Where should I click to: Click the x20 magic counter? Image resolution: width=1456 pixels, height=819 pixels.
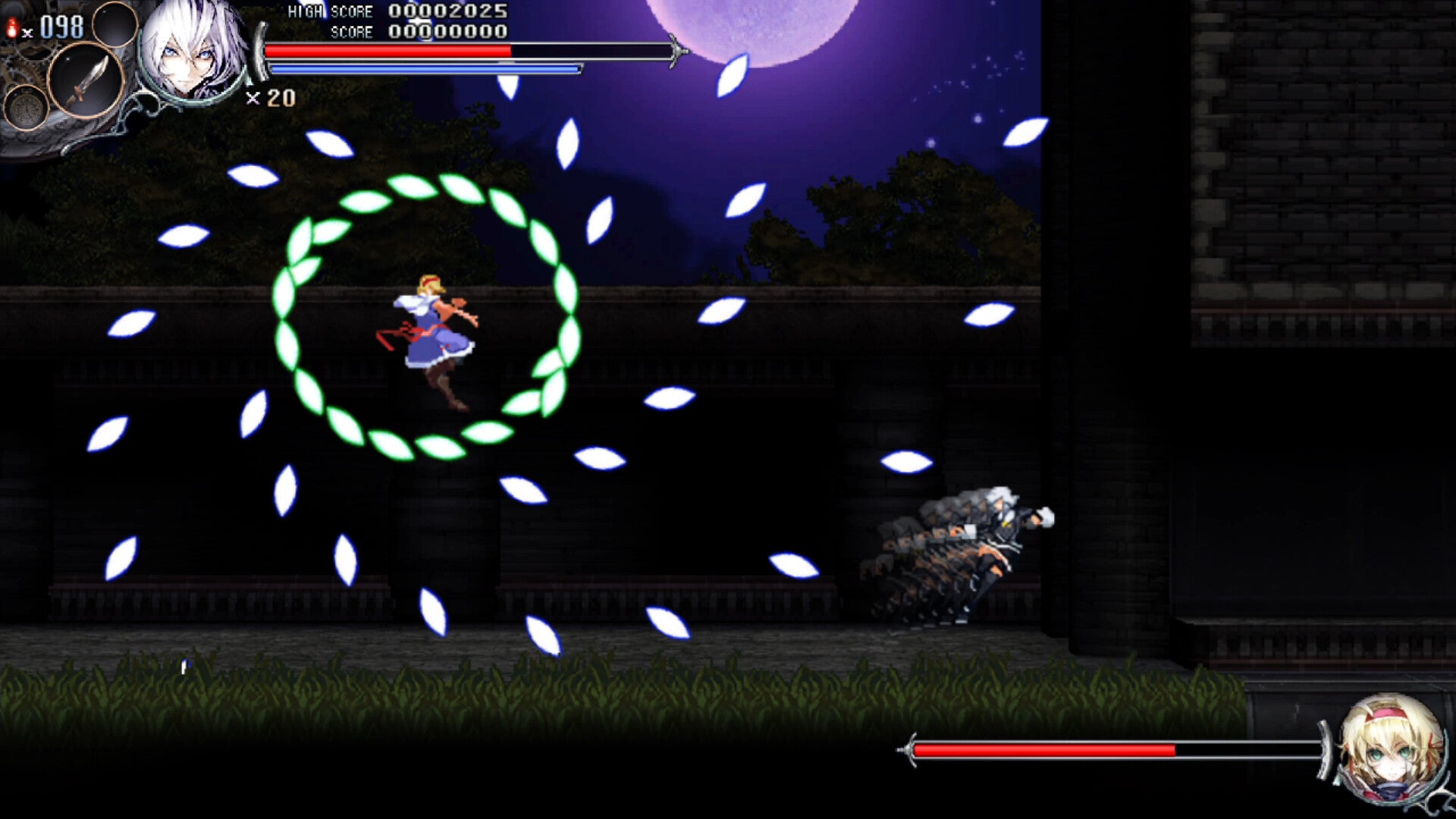(x=271, y=99)
